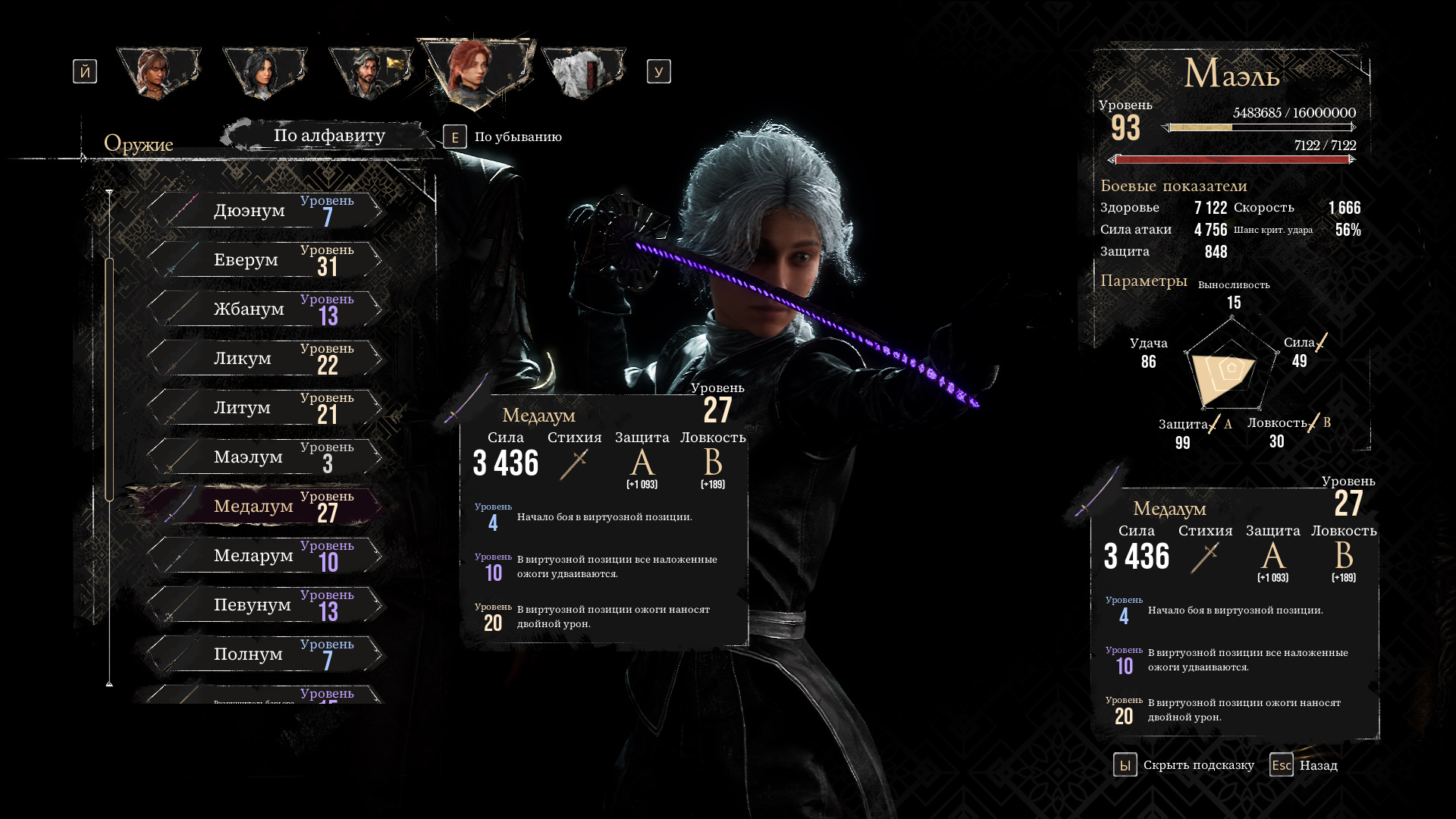Choose the Полнум weapon entry
The image size is (1456, 819).
[x=265, y=654]
